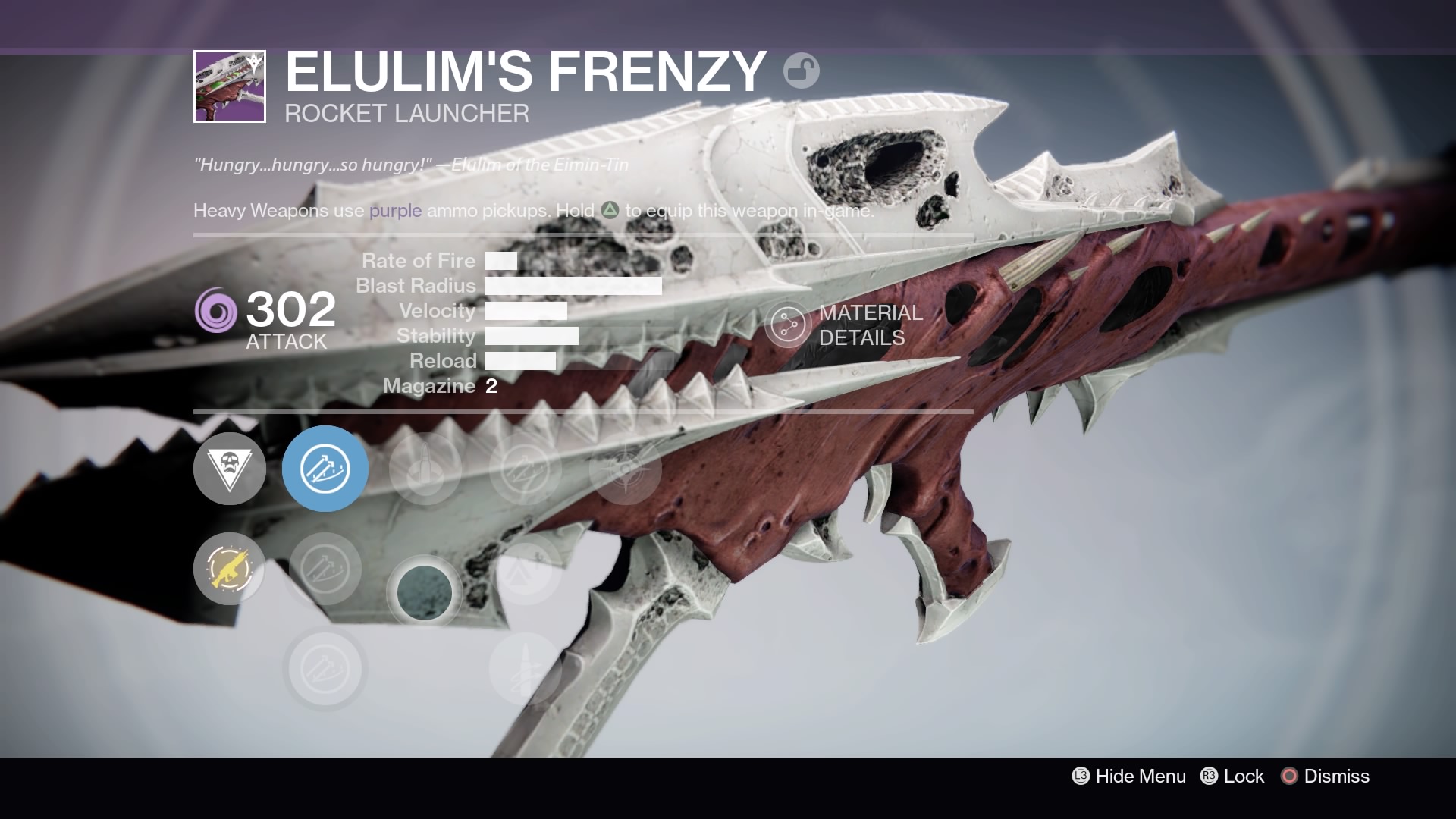Choose the faded tent-shaped perk node
This screenshot has width=1456, height=819.
pos(525,569)
